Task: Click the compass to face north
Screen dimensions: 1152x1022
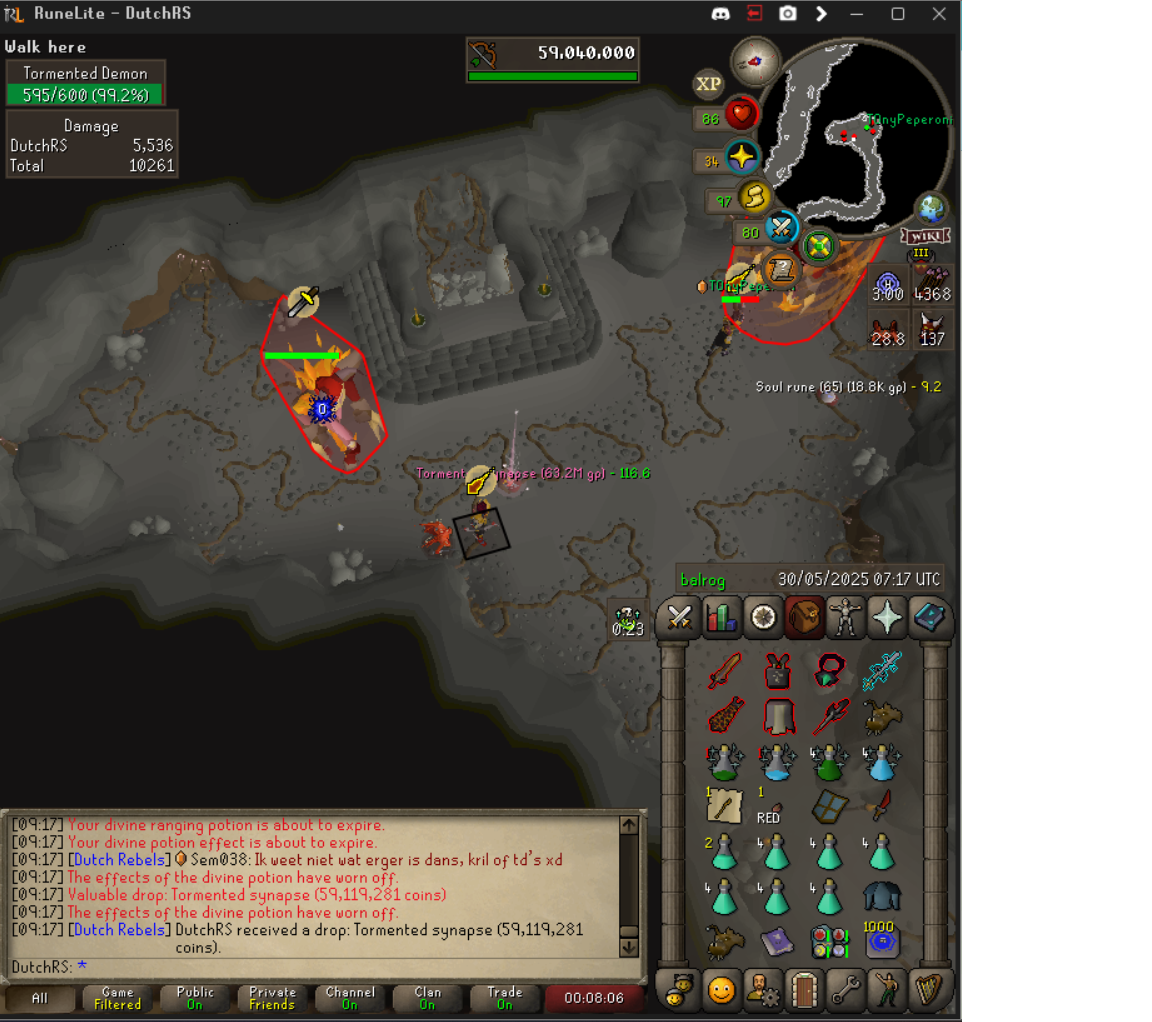Action: (755, 61)
